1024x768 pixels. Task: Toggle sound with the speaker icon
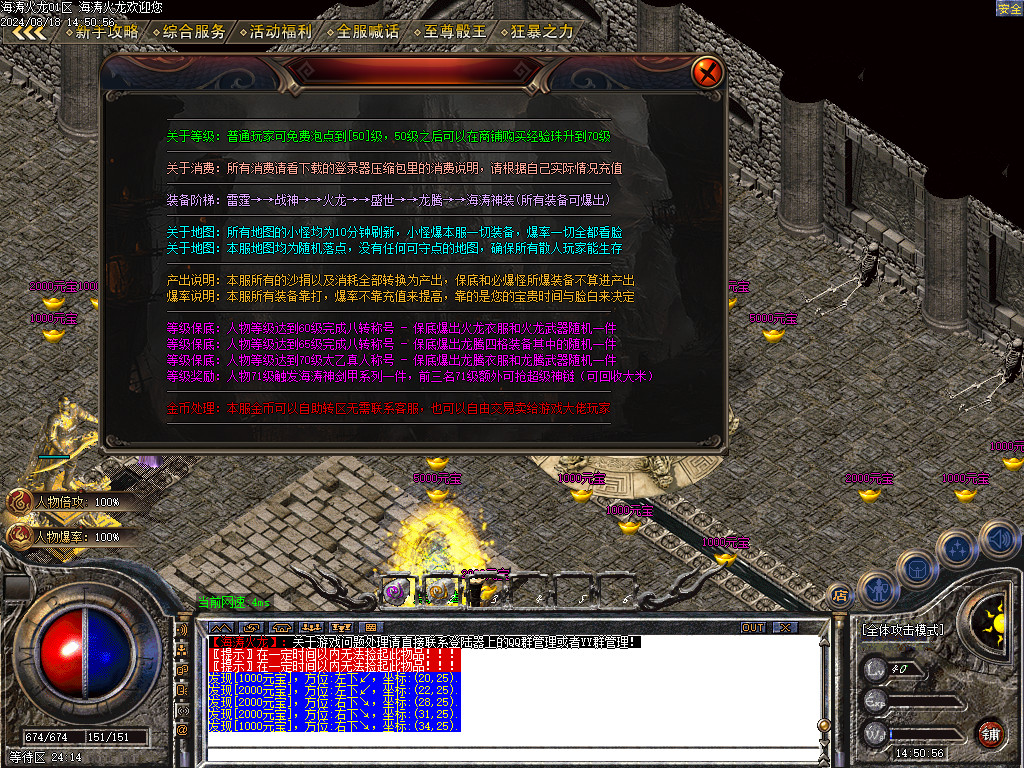point(998,537)
